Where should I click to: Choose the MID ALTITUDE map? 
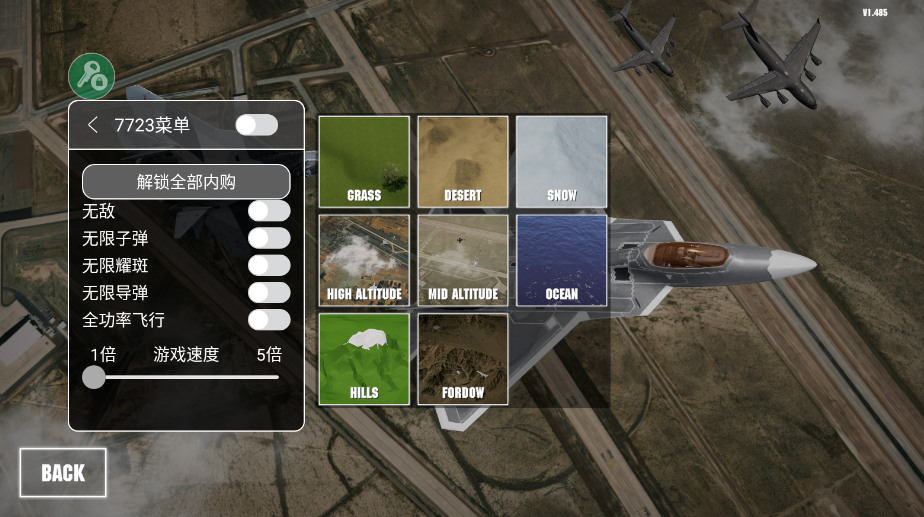tap(463, 260)
